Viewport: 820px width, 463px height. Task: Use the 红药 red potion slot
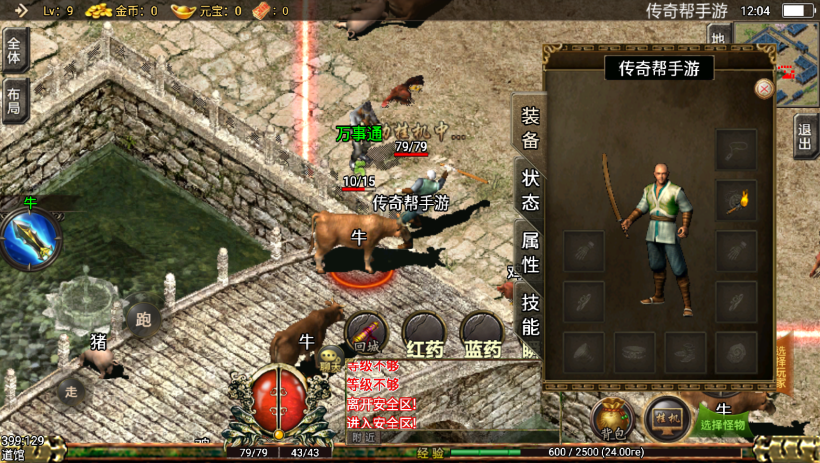pyautogui.click(x=424, y=334)
